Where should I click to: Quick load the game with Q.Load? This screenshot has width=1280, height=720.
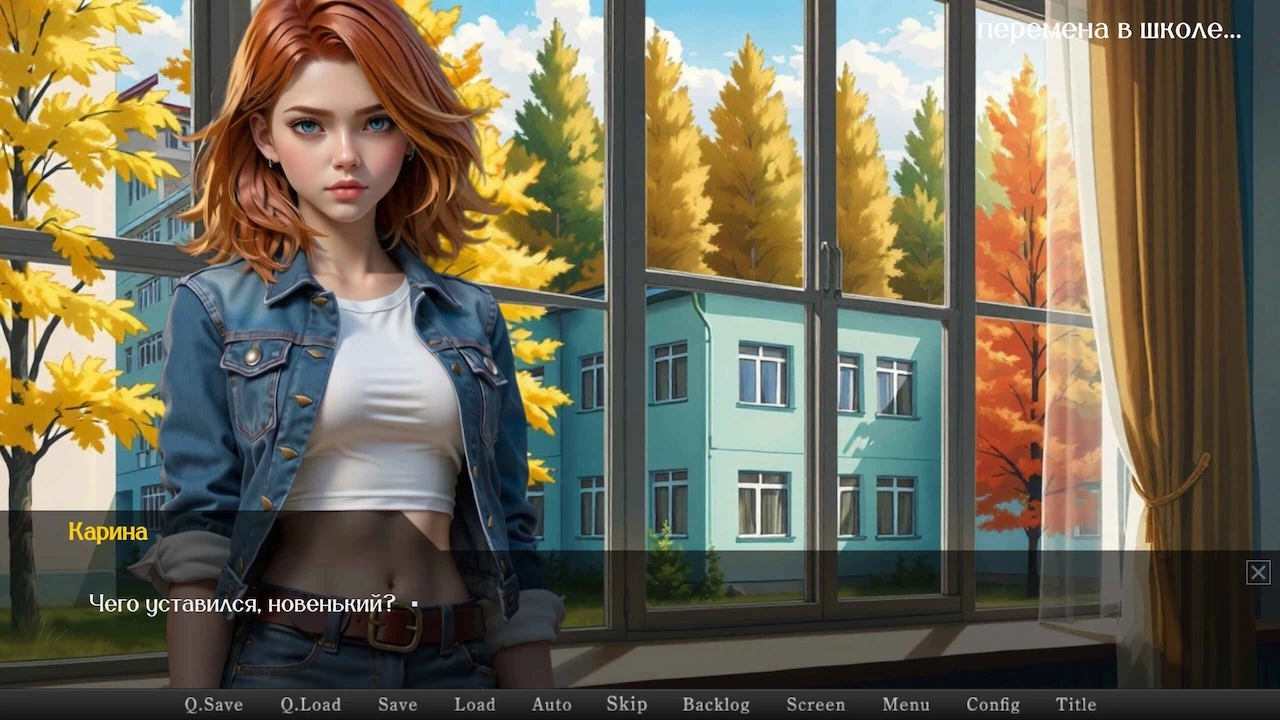[311, 704]
